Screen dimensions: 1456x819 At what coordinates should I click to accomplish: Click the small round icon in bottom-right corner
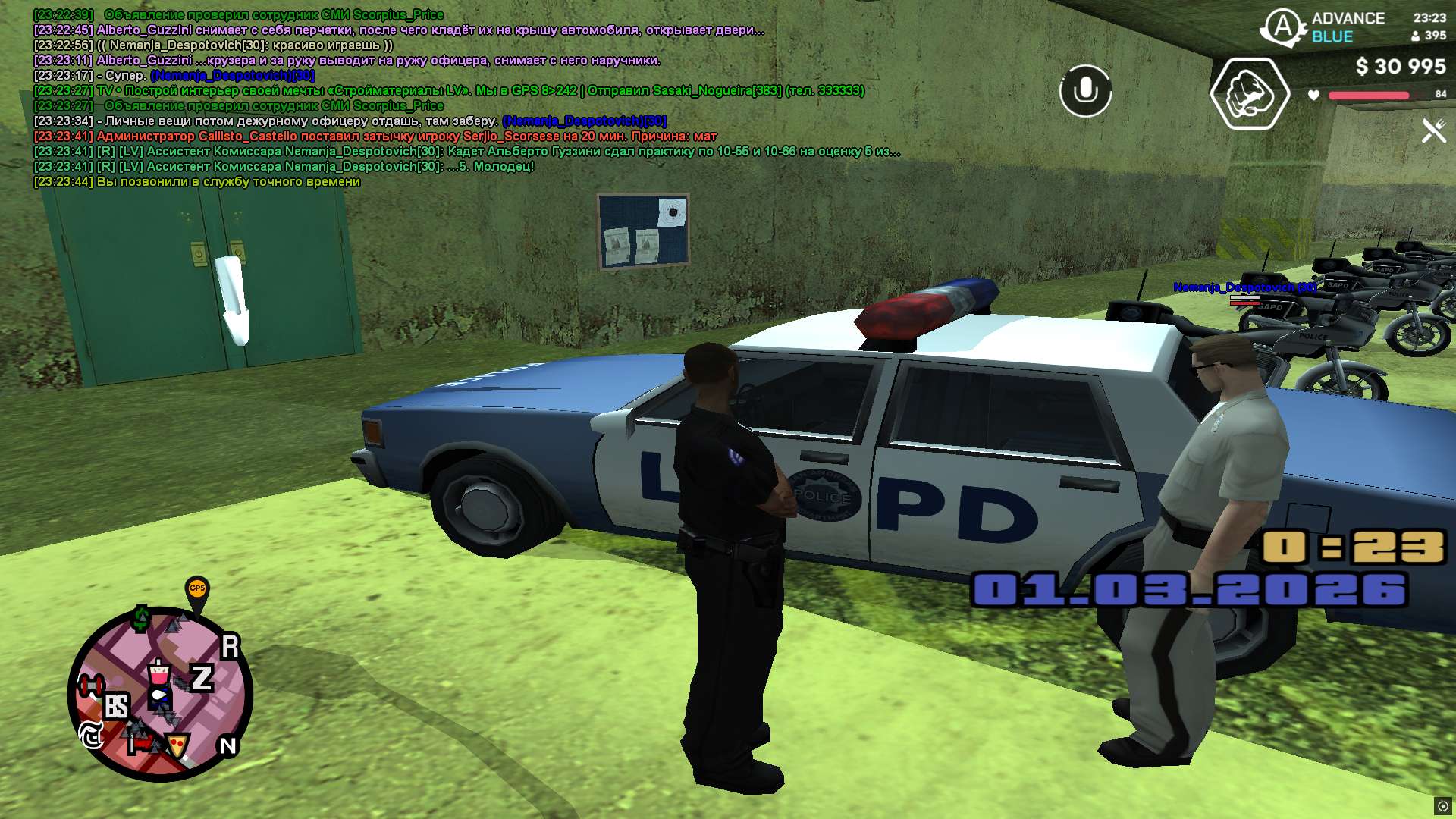click(x=1442, y=806)
